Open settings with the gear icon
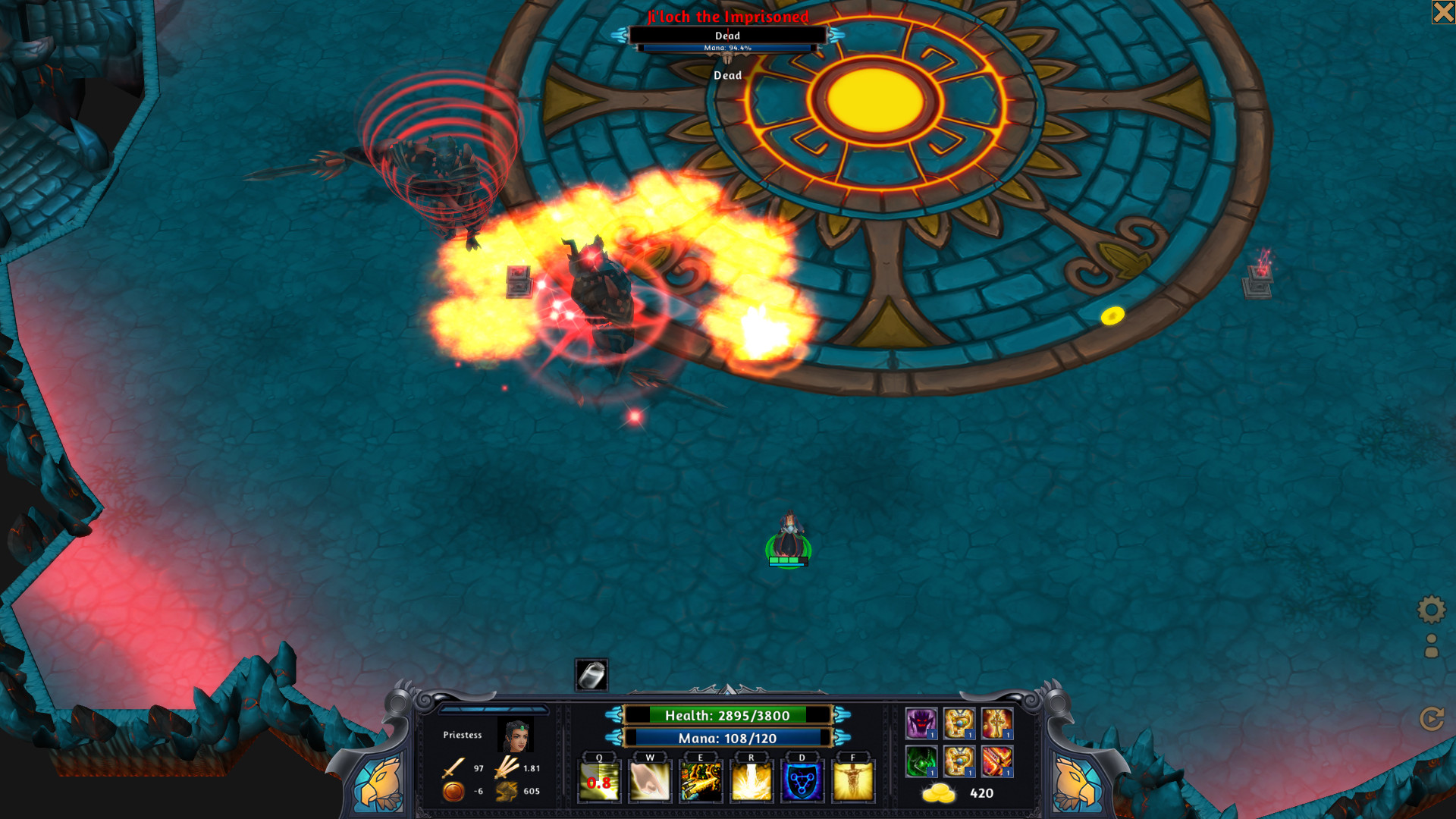The height and width of the screenshot is (819, 1456). [1432, 609]
